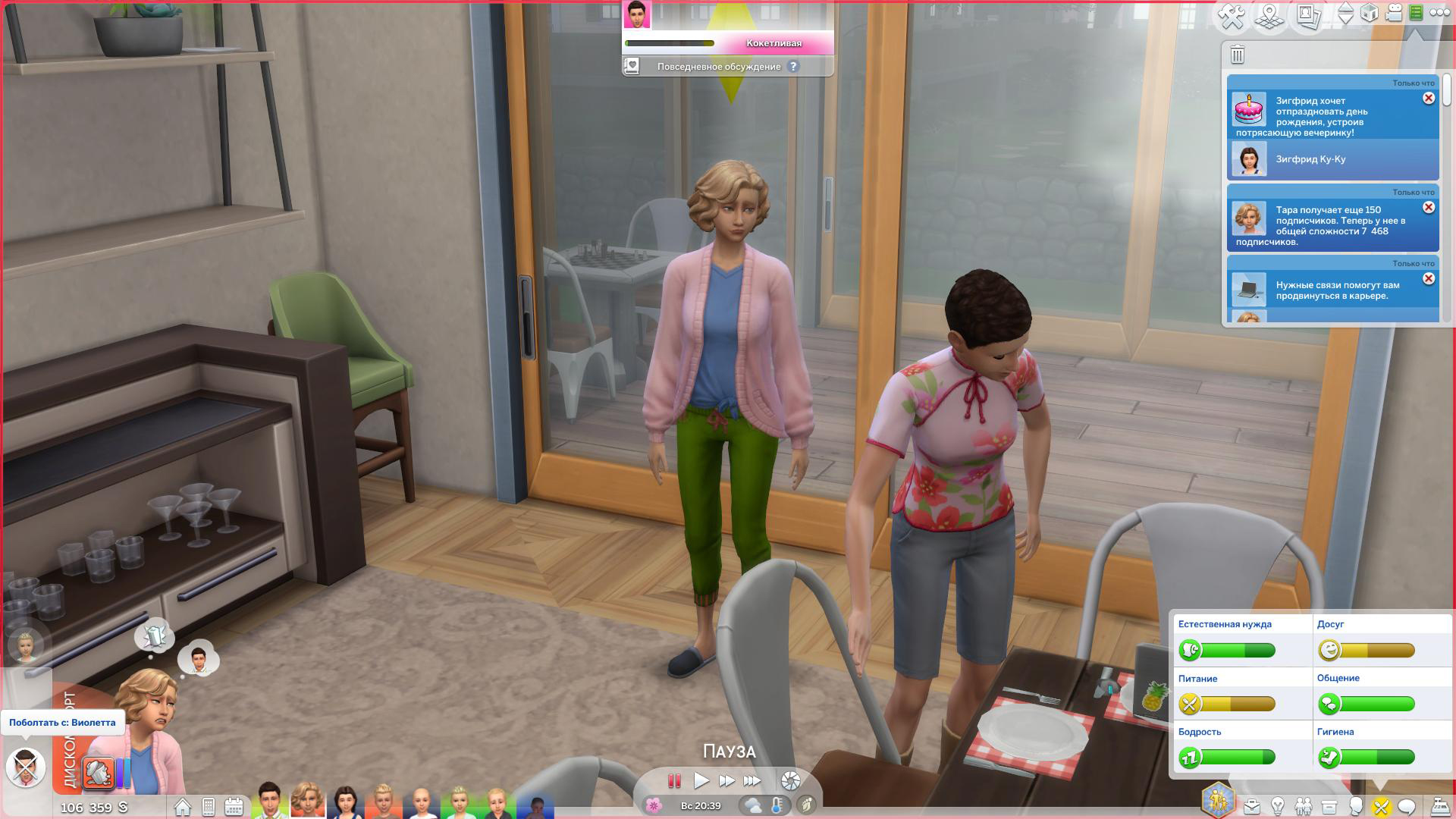The width and height of the screenshot is (1456, 819).
Task: Open the Relationships two-sims panel
Action: pos(1303,806)
